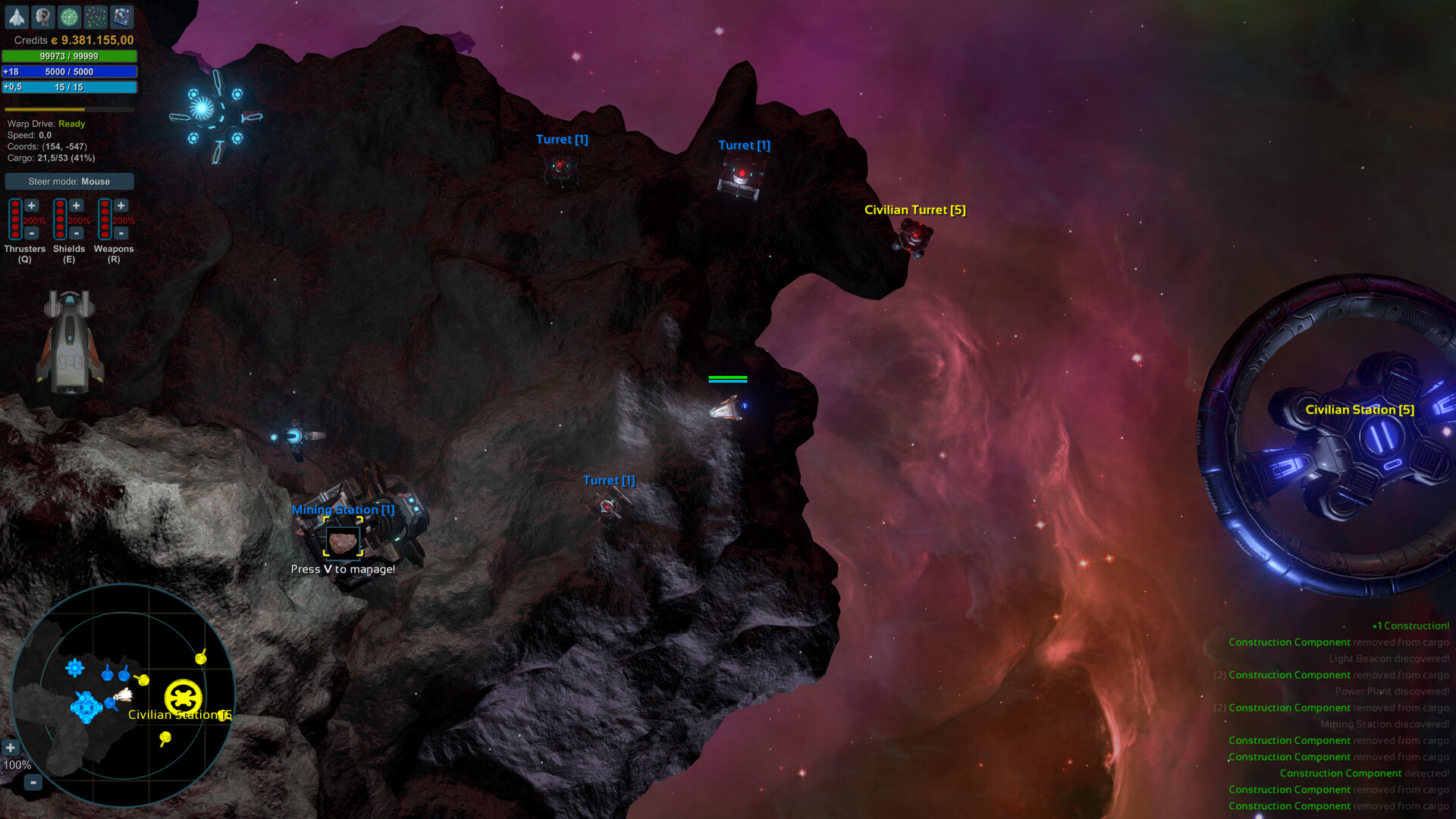The width and height of the screenshot is (1456, 819).
Task: Click the Civilian Station [5] label
Action: 1360,409
